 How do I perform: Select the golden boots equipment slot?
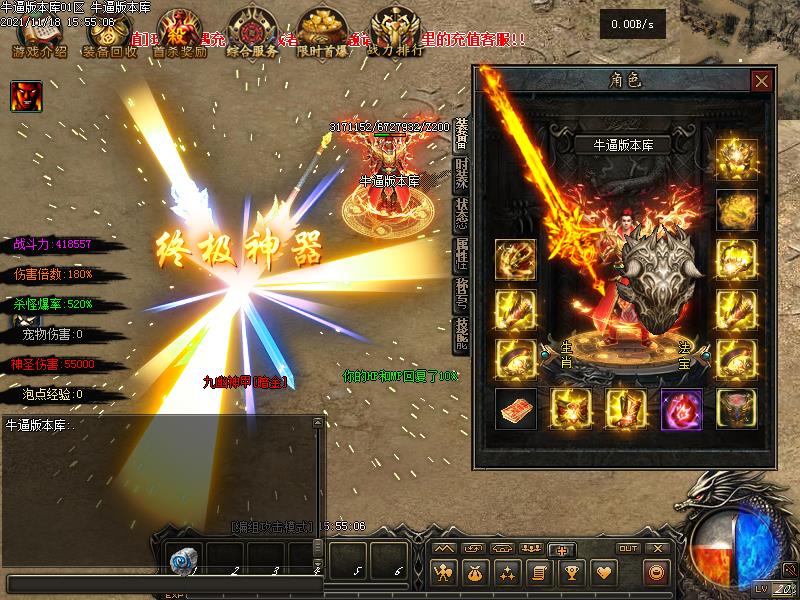click(626, 409)
